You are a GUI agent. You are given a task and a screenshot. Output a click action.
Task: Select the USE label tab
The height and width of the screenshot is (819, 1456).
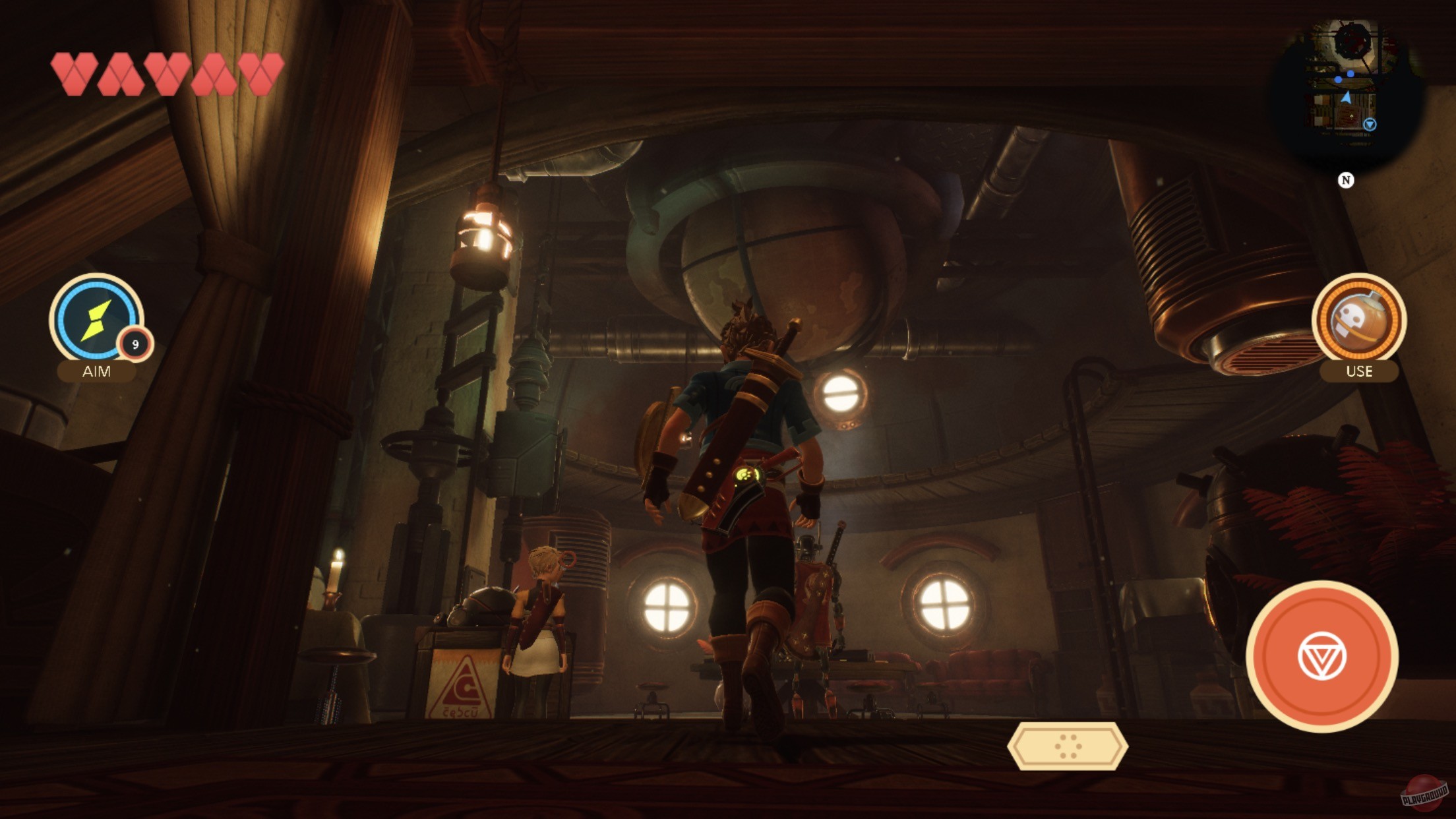[1360, 371]
